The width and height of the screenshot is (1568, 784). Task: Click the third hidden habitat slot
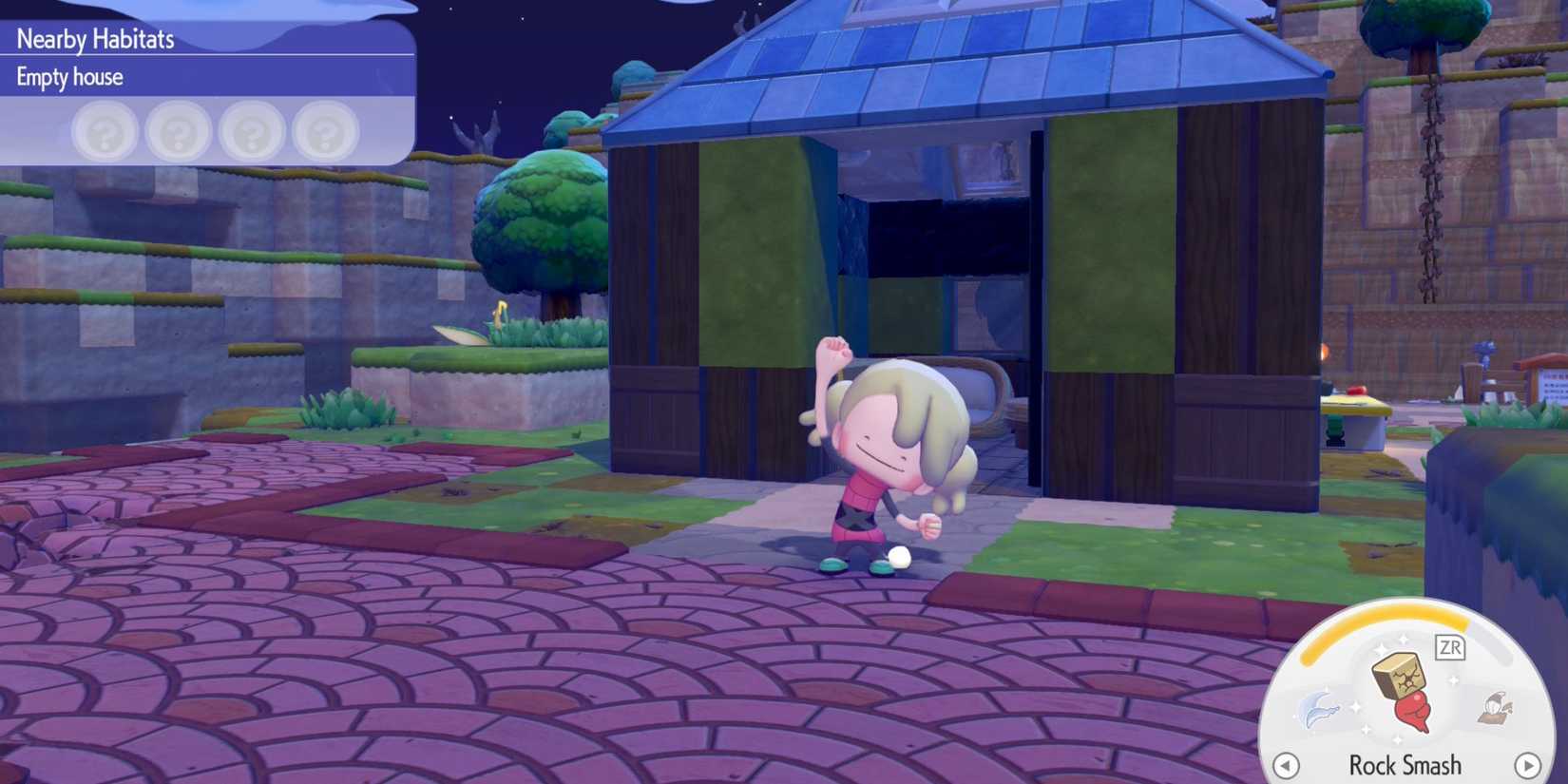tap(252, 132)
